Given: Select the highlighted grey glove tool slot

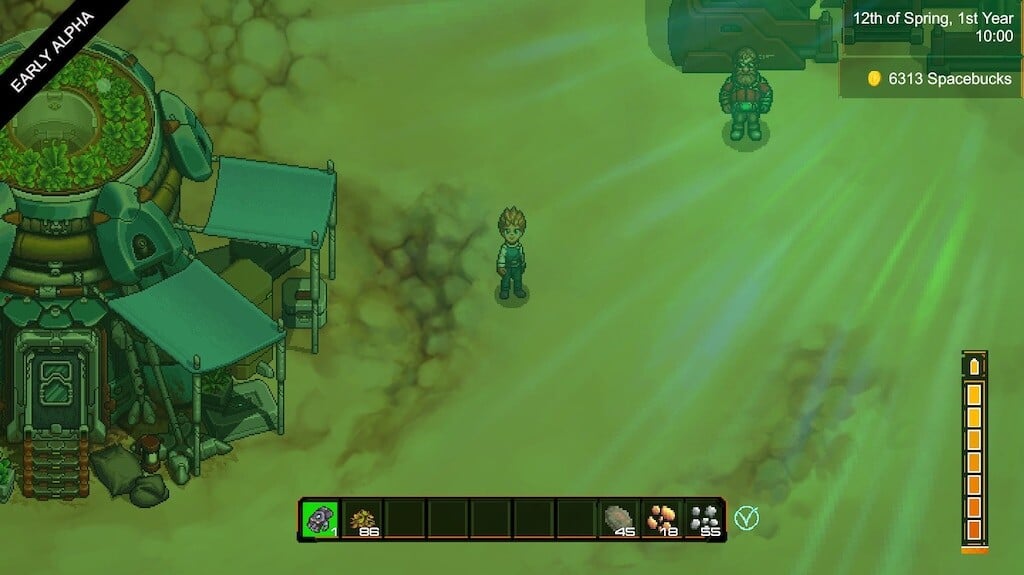Looking at the screenshot, I should click(x=320, y=519).
